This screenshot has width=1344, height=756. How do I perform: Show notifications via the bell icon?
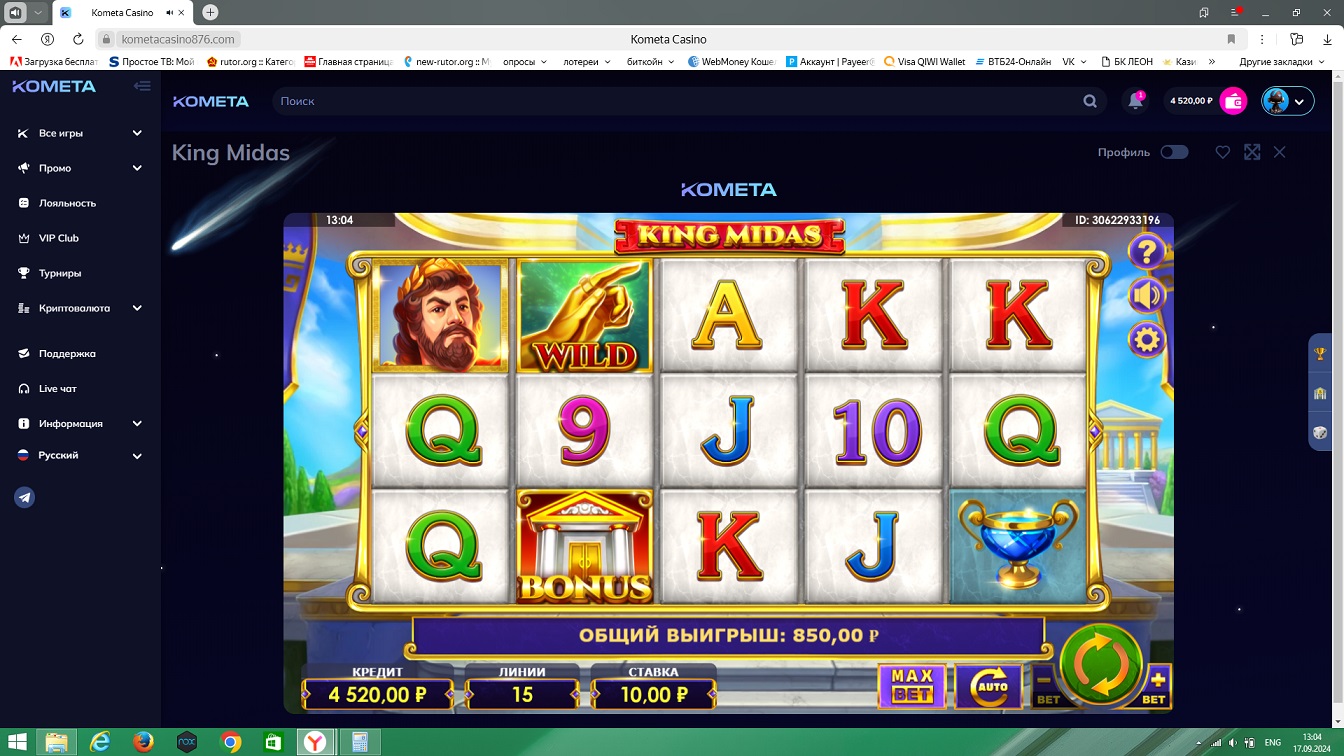(1135, 101)
